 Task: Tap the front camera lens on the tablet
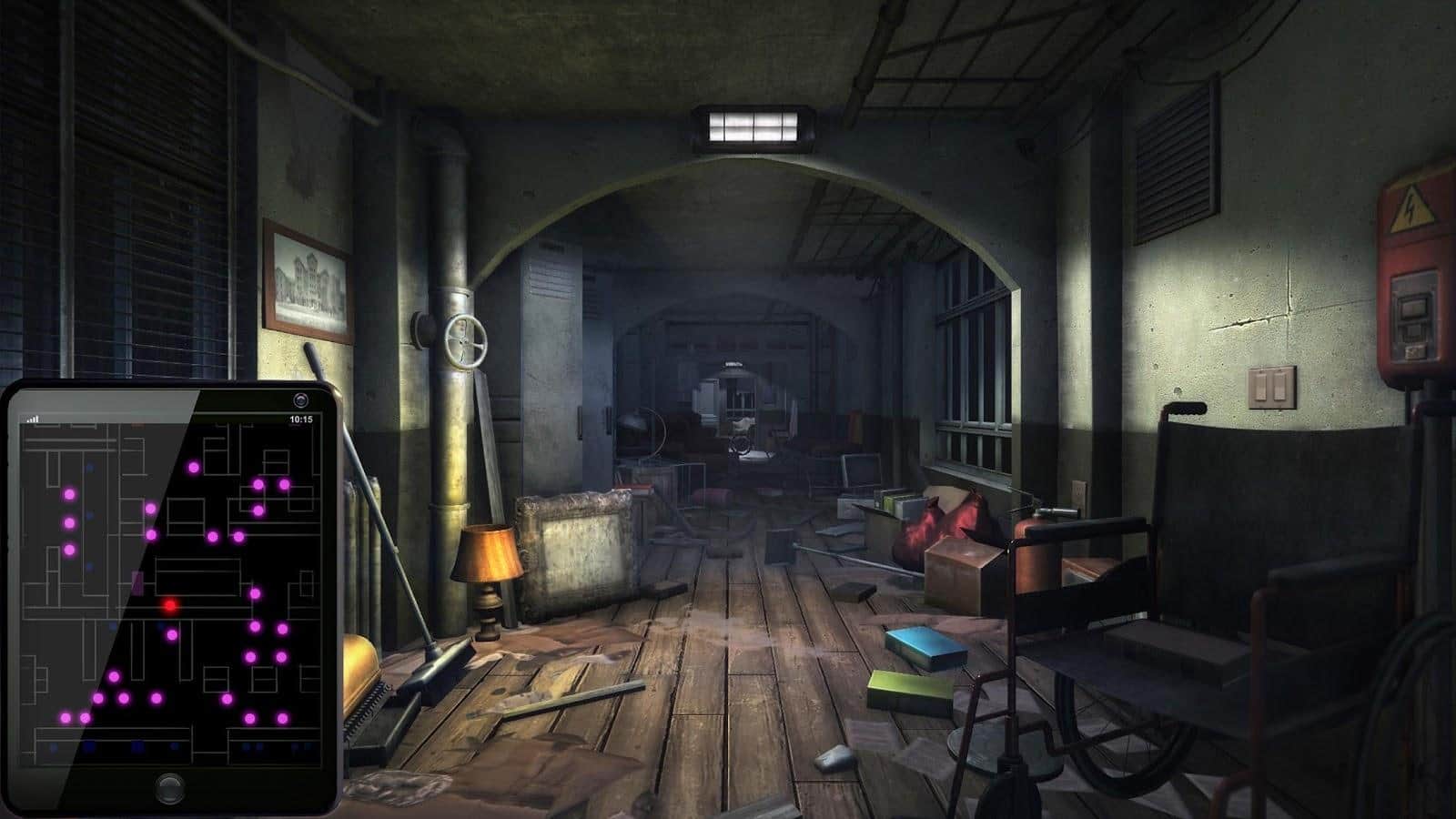click(x=301, y=399)
